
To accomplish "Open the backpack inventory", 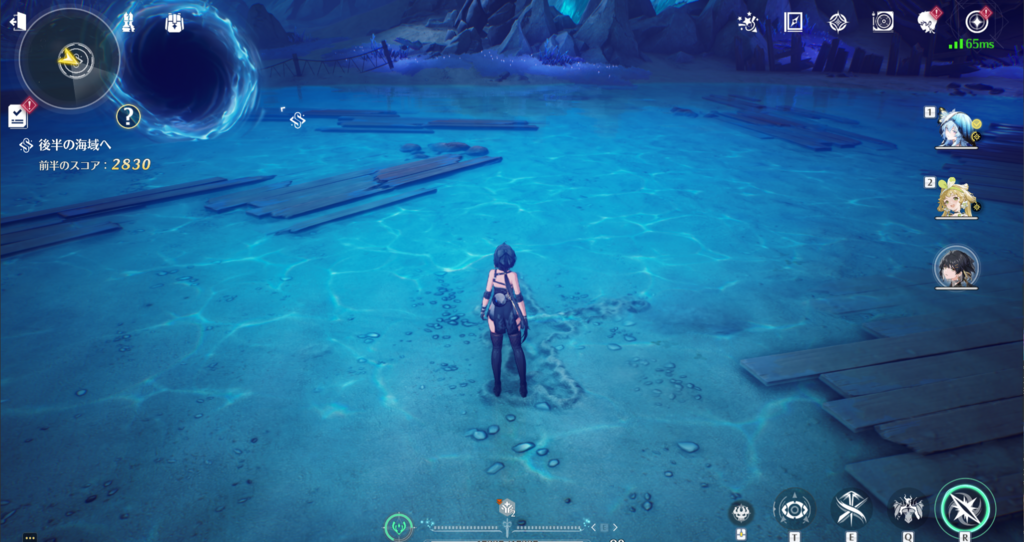I will [x=172, y=22].
